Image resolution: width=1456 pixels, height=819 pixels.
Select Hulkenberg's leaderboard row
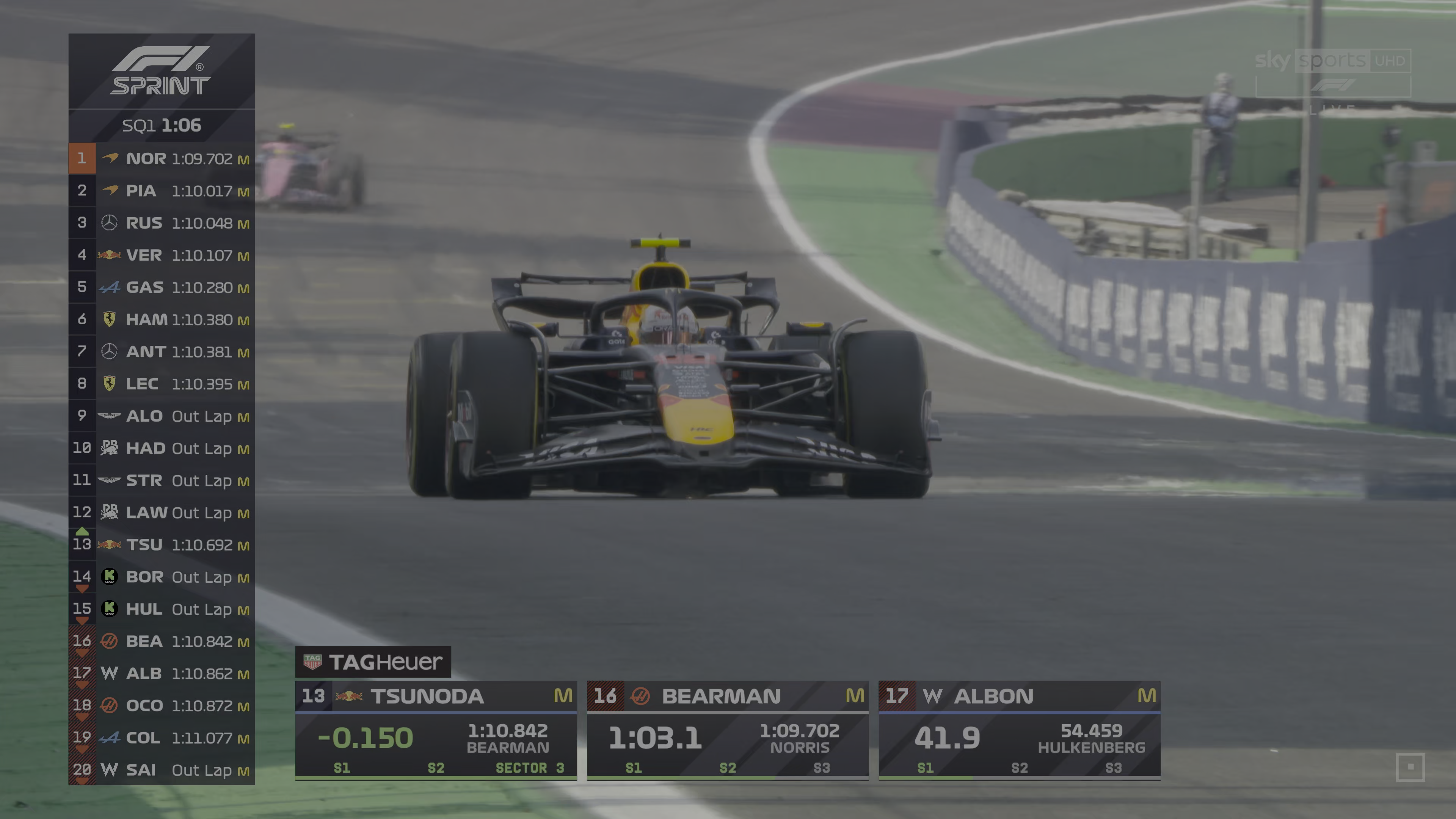(162, 609)
